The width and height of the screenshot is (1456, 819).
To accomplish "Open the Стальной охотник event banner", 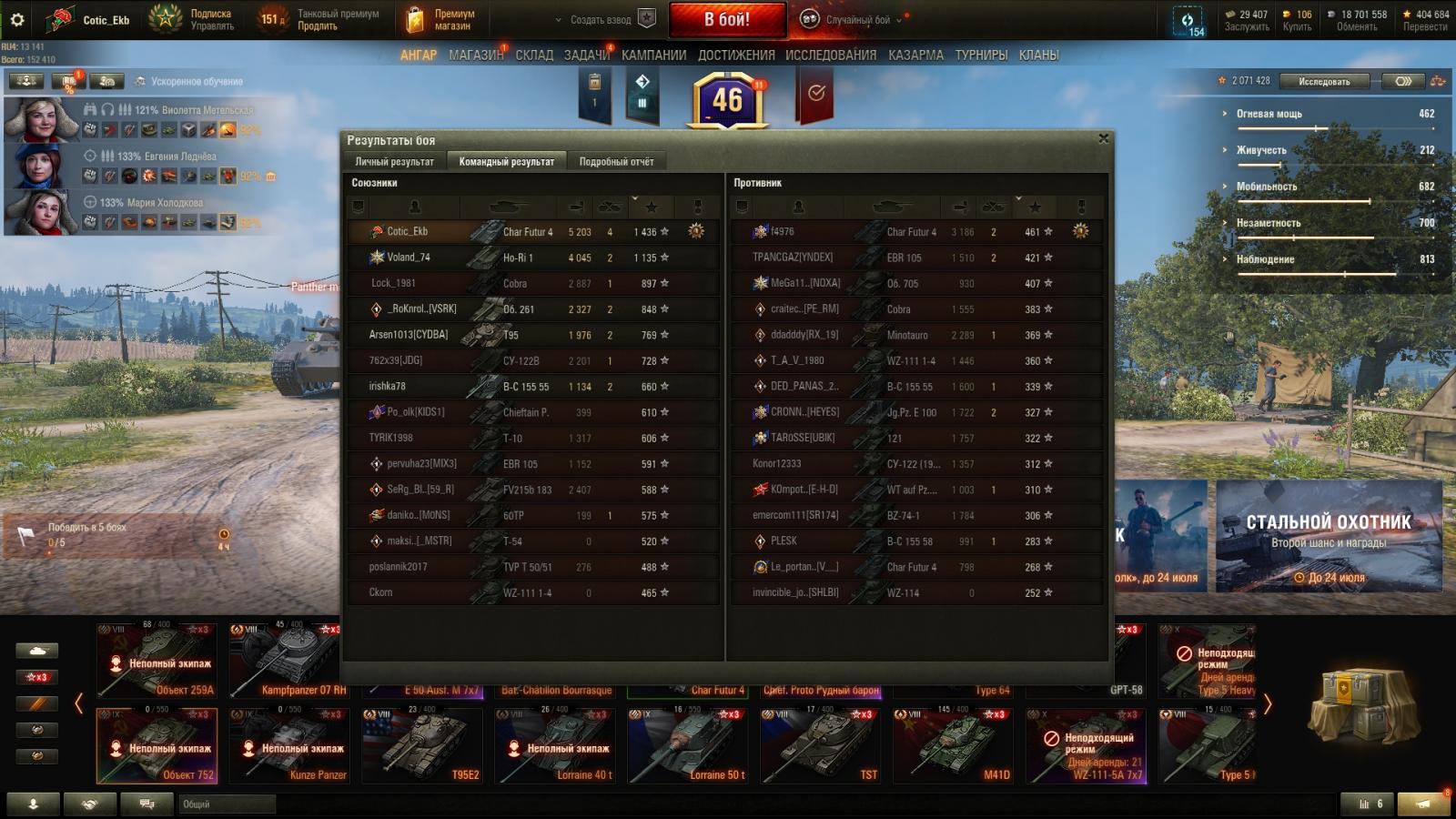I will pos(1329,537).
